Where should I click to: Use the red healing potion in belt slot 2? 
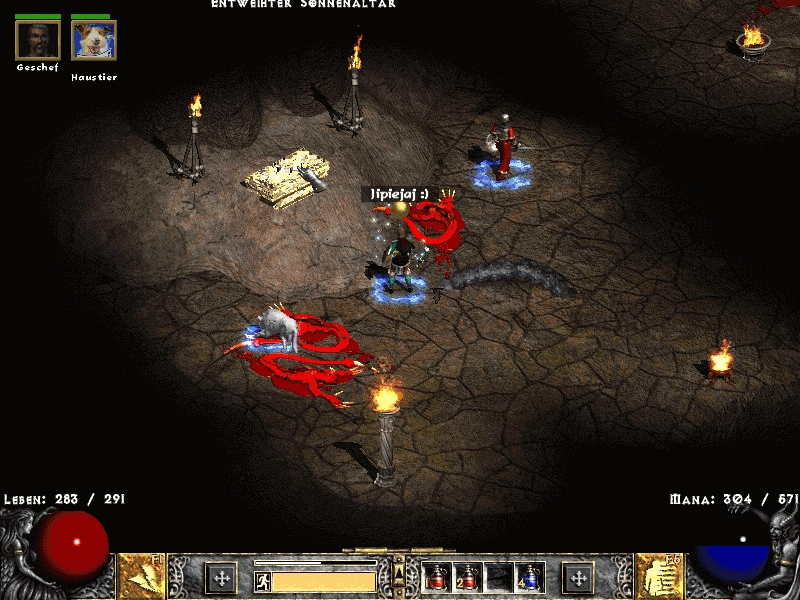[467, 577]
